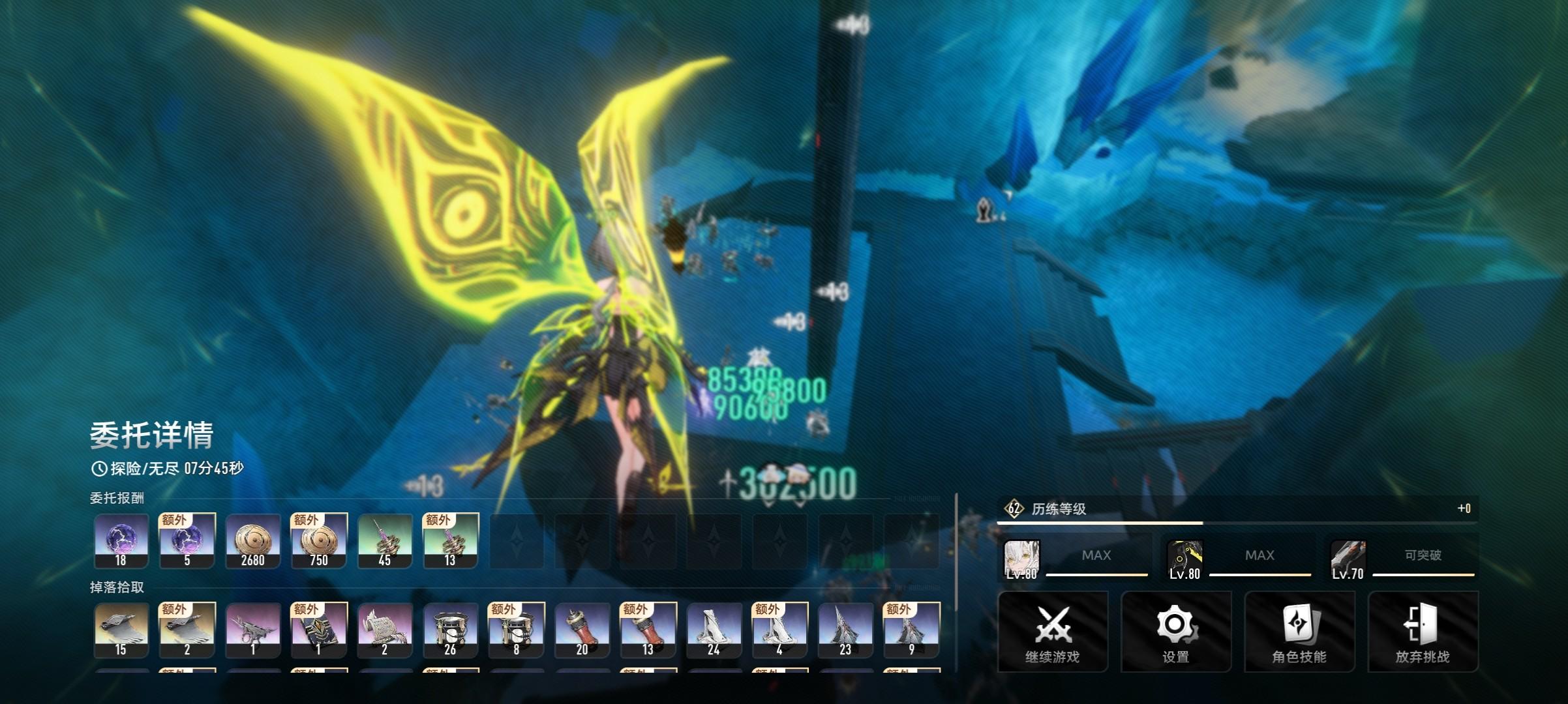1568x704 pixels.
Task: Select the silver shard drop showing 23
Action: [x=845, y=630]
